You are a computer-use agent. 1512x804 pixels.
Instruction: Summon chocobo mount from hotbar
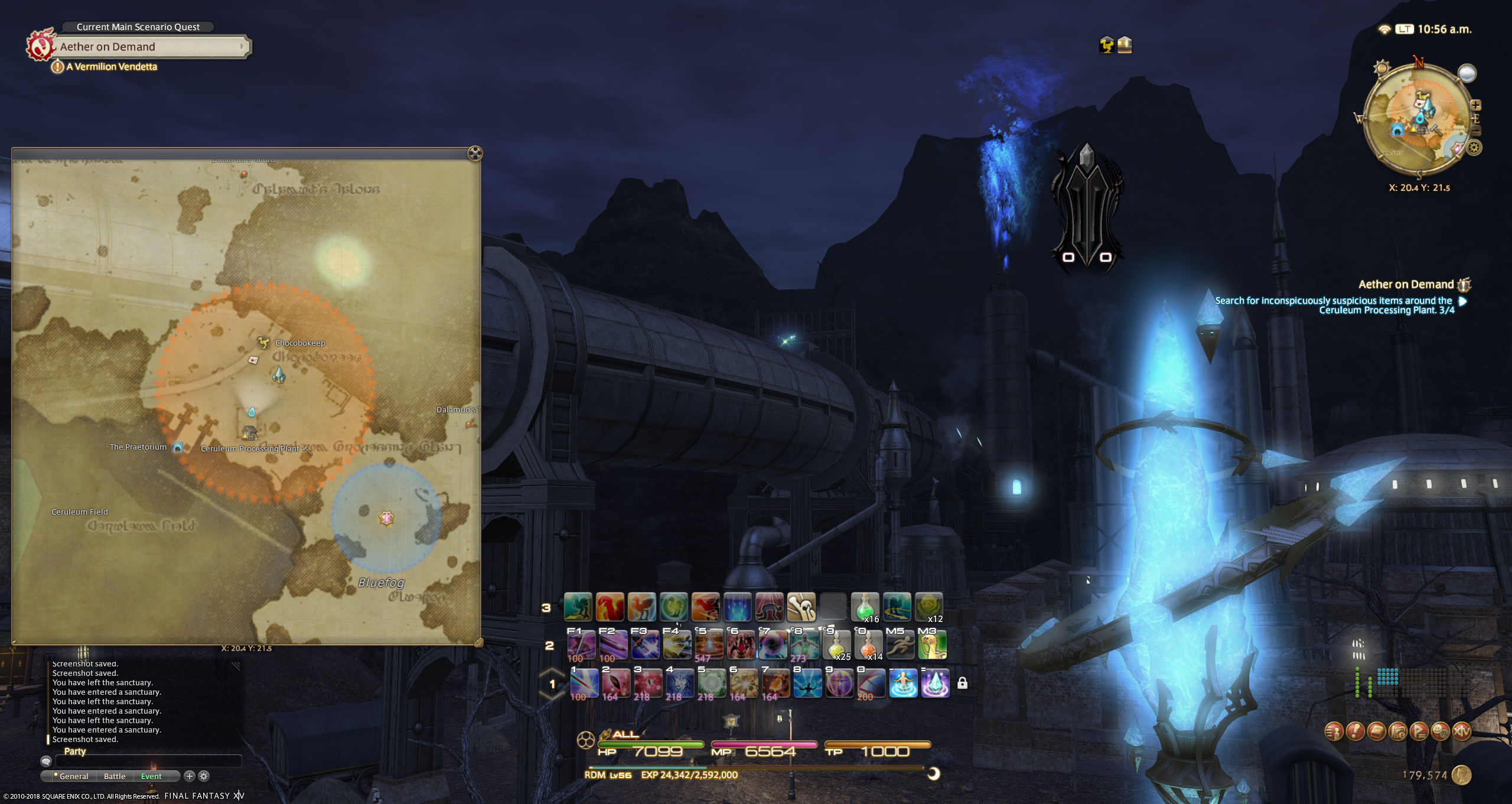click(x=932, y=645)
